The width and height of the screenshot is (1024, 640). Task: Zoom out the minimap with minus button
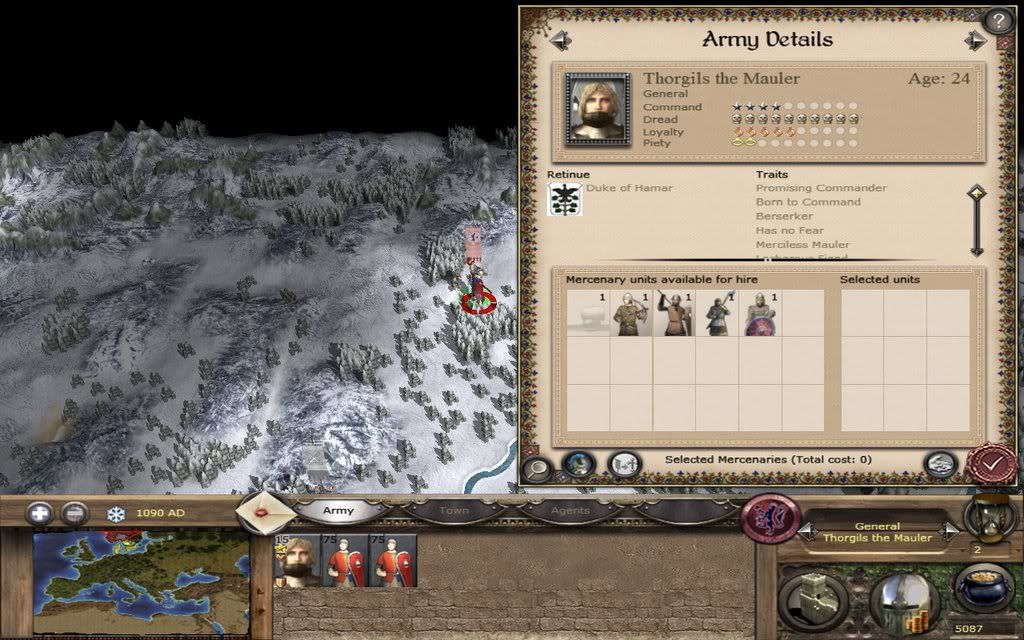(74, 514)
